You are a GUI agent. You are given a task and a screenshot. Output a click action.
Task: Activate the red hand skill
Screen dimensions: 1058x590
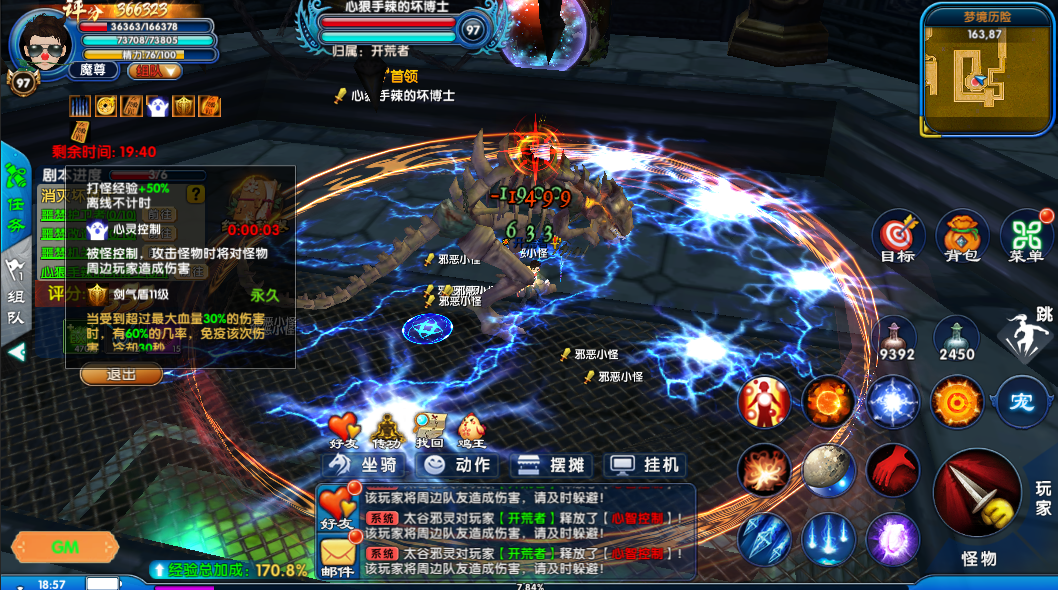pos(892,469)
